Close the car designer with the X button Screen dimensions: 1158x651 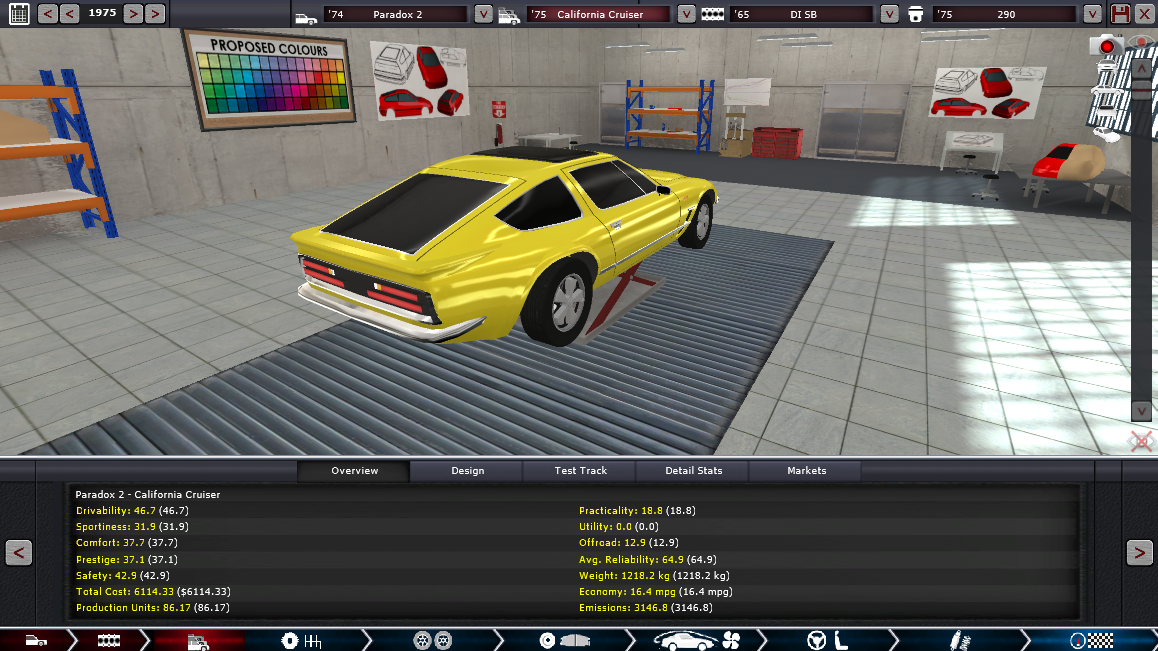(1144, 14)
